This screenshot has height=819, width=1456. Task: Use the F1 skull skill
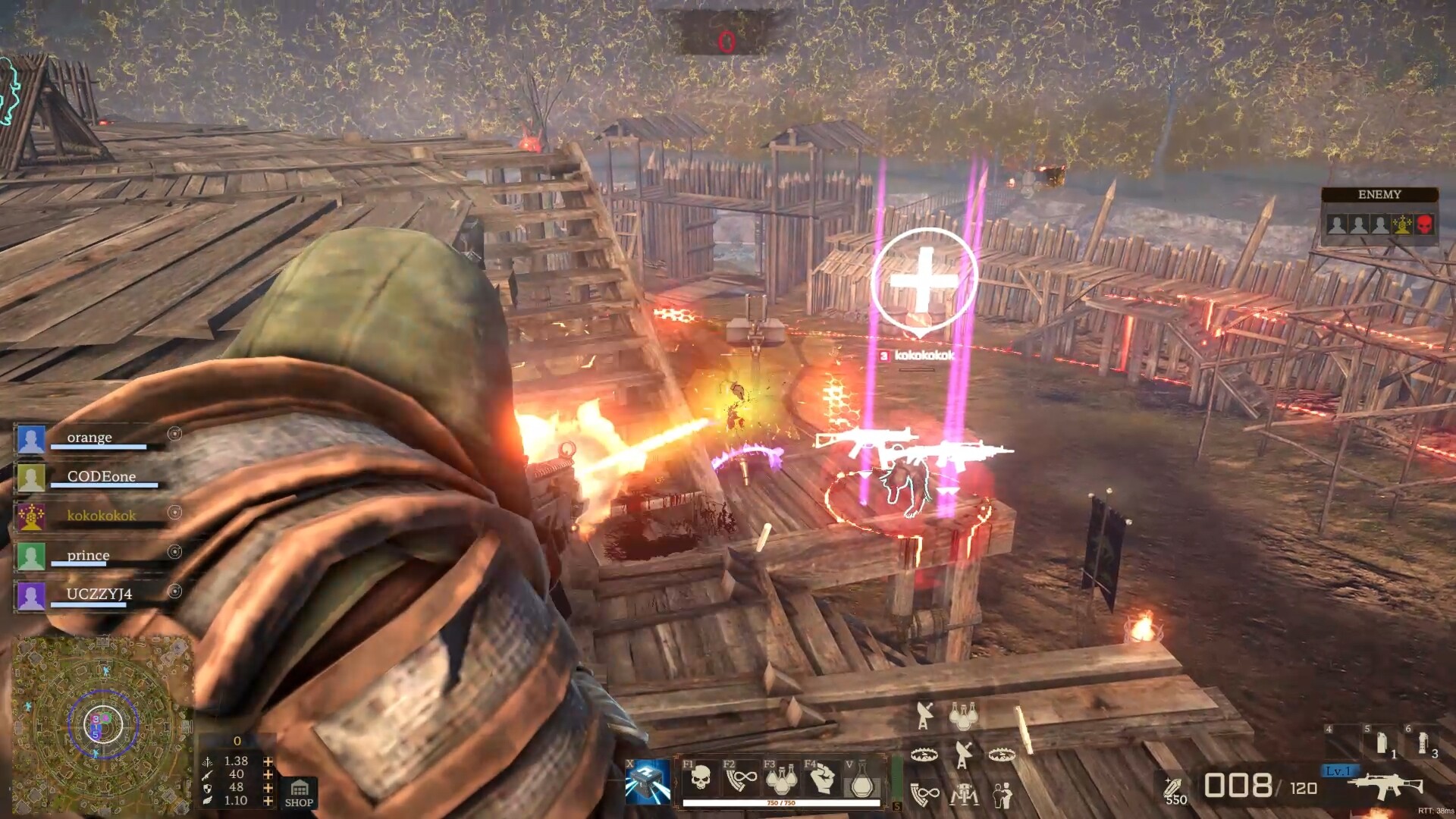[701, 777]
